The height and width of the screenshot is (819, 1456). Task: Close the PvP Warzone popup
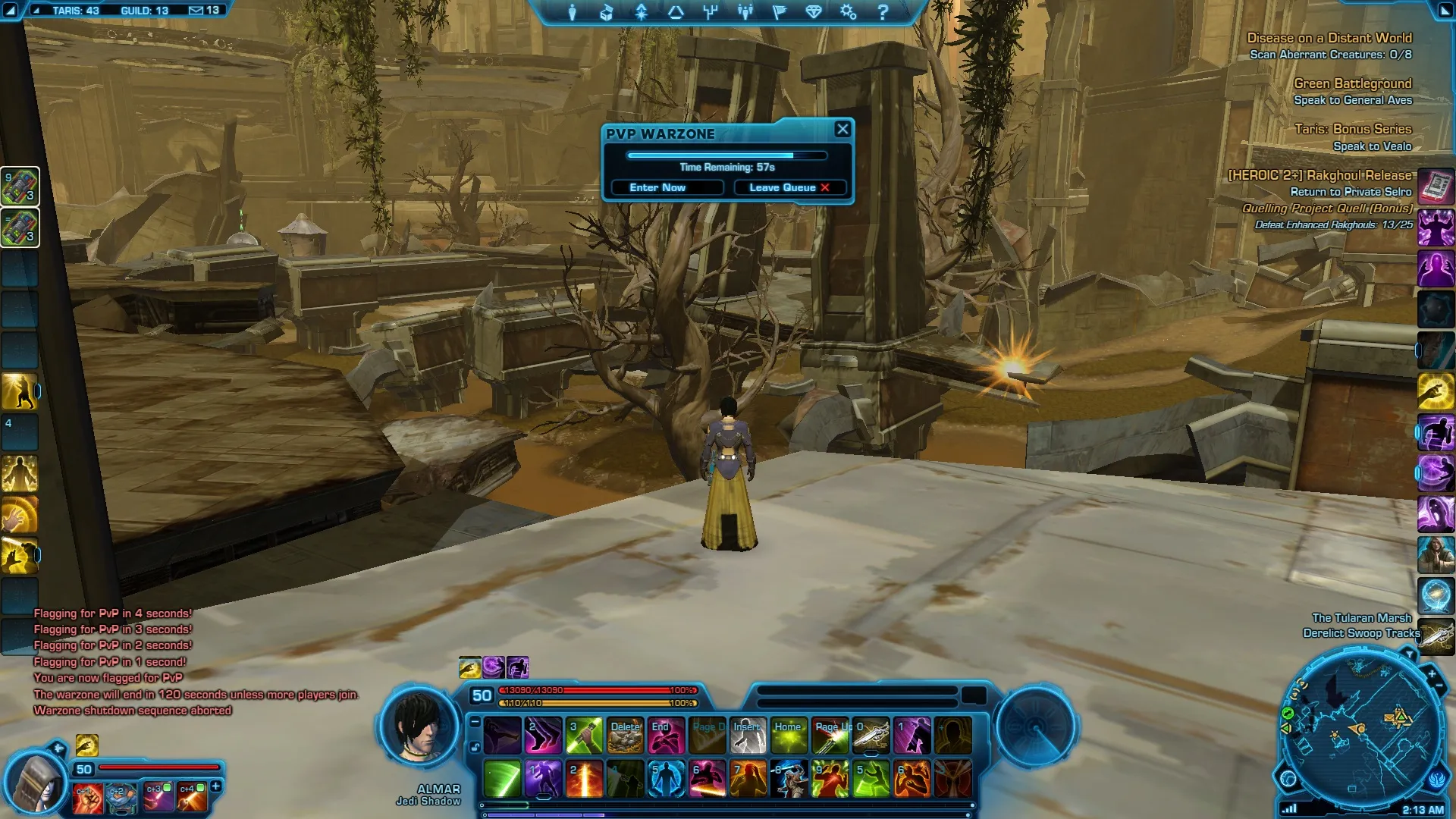tap(842, 130)
